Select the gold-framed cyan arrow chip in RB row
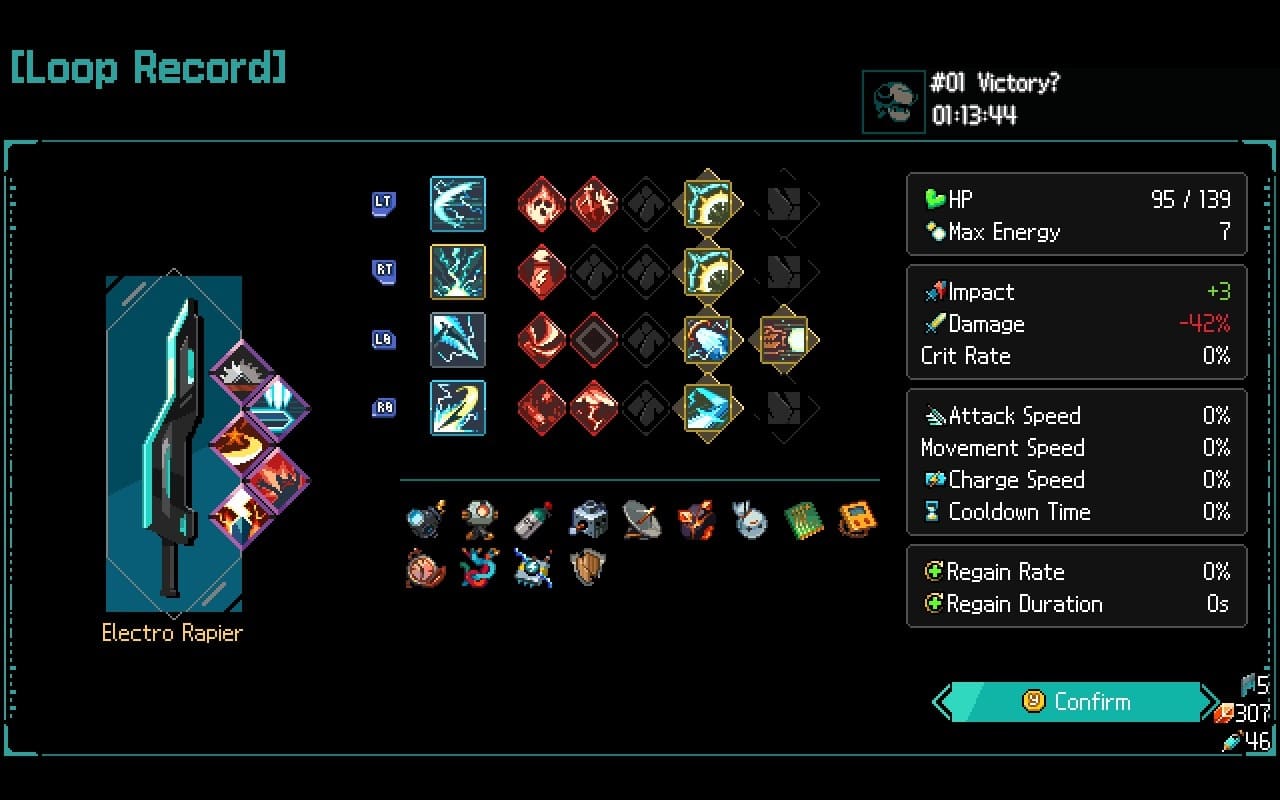This screenshot has height=800, width=1280. tap(707, 408)
